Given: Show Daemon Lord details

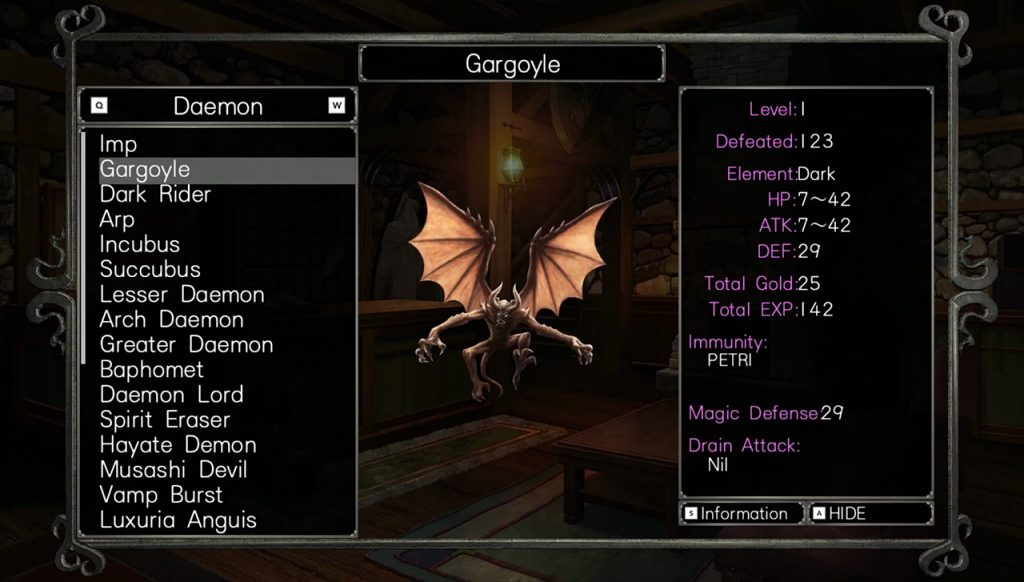Looking at the screenshot, I should [x=172, y=395].
